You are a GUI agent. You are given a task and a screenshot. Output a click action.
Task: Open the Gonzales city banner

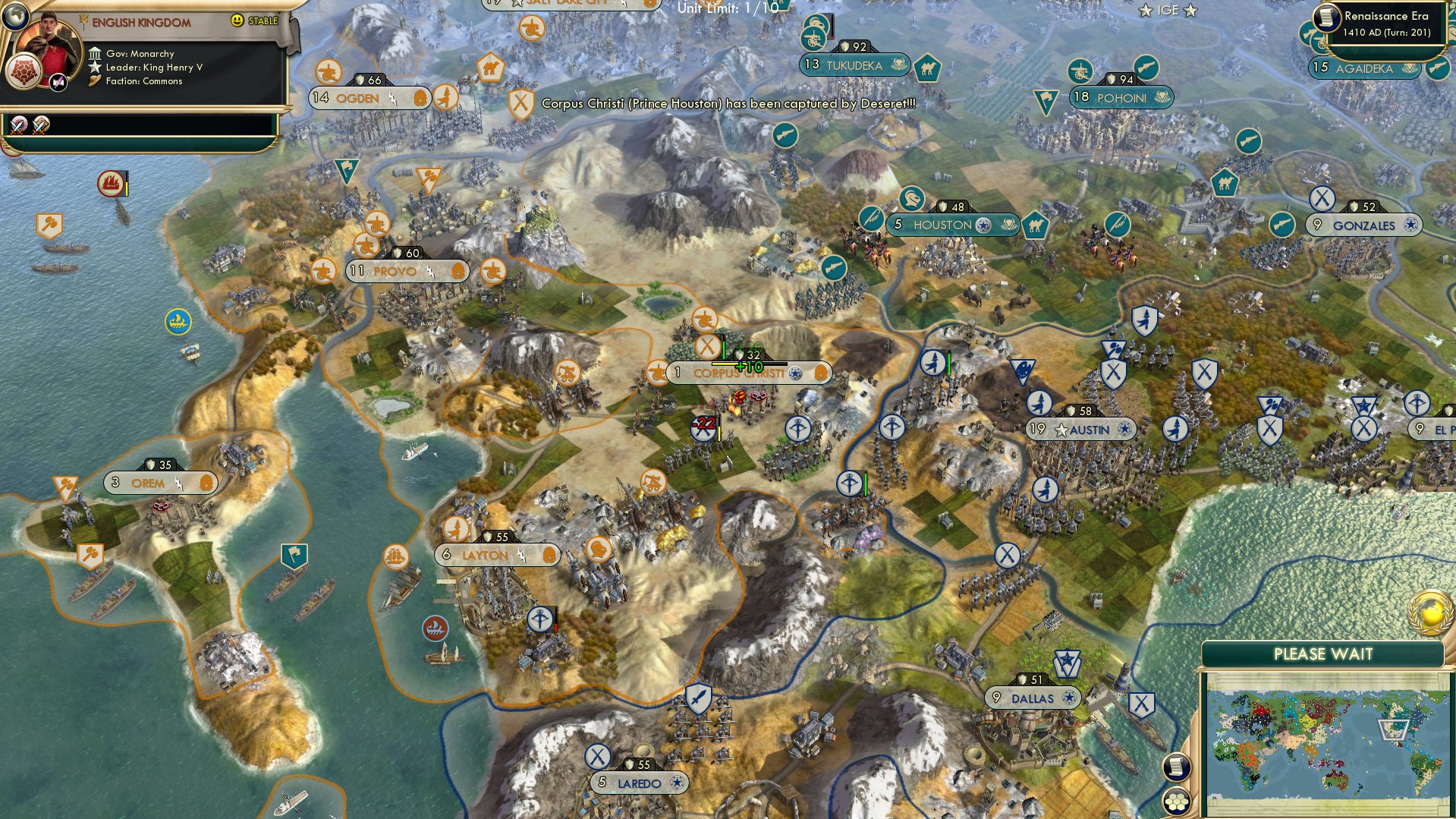click(x=1363, y=225)
